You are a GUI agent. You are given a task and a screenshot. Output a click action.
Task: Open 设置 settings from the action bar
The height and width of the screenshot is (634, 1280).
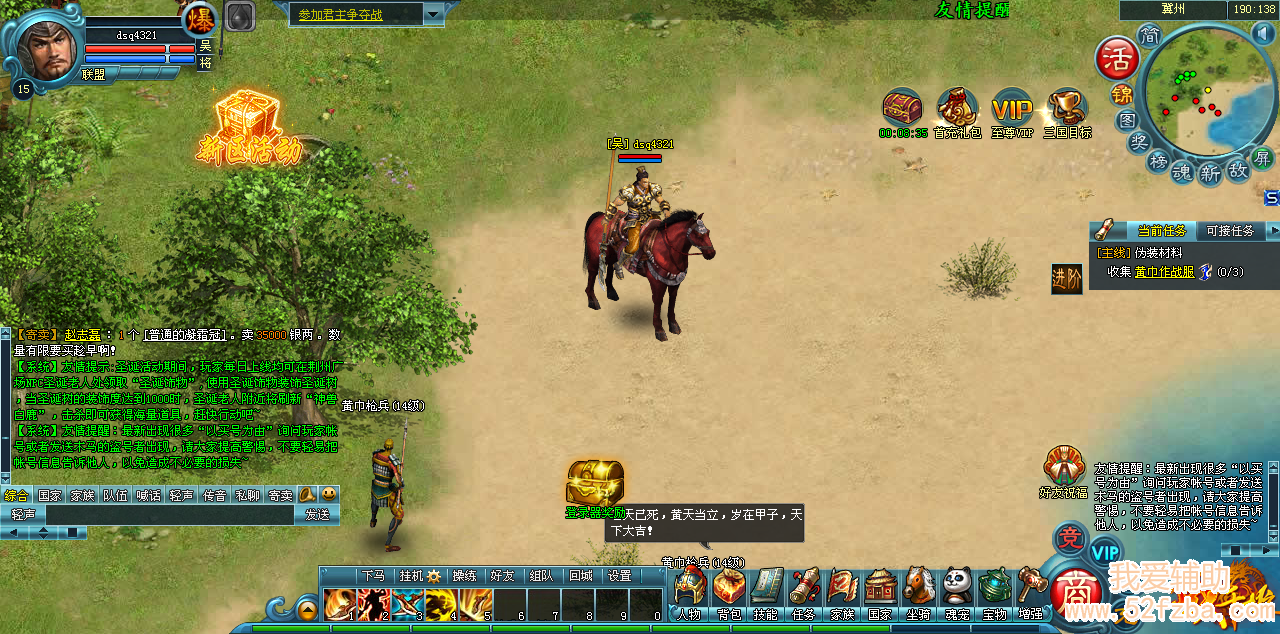(x=620, y=576)
